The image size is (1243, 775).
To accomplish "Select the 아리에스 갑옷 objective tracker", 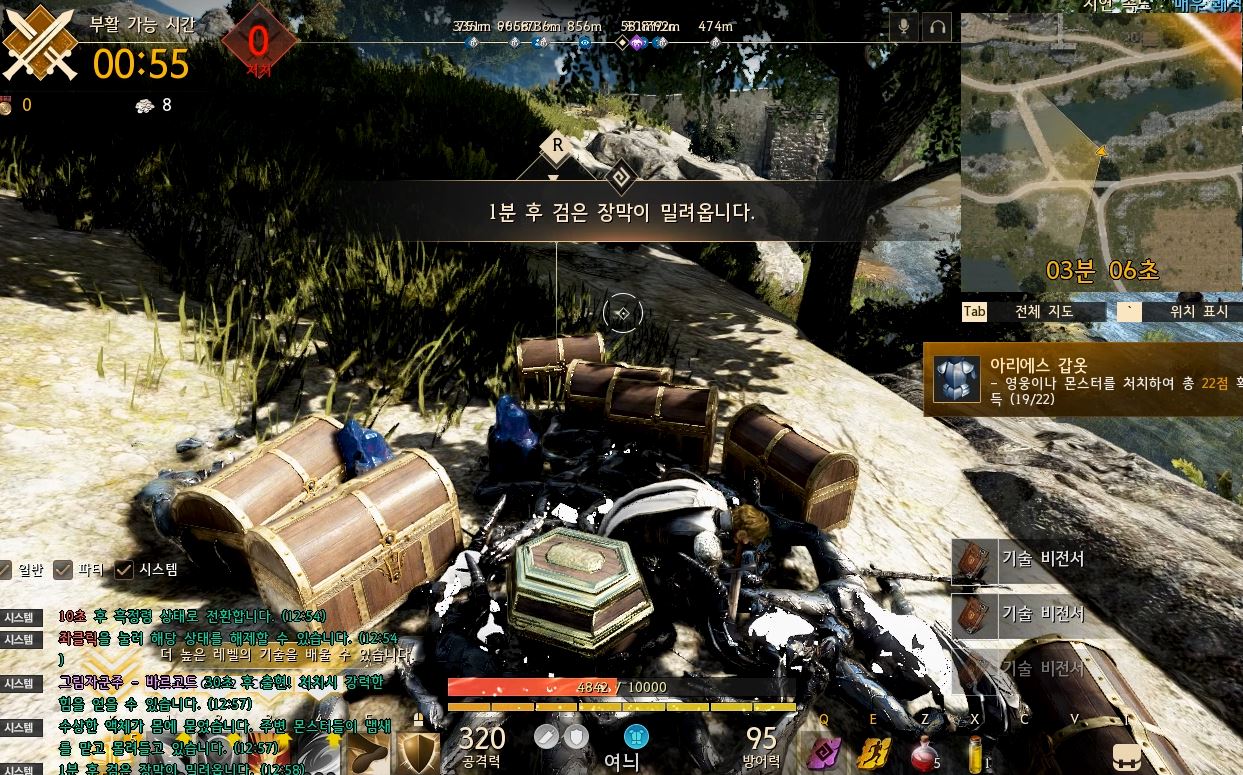I will pos(1083,378).
